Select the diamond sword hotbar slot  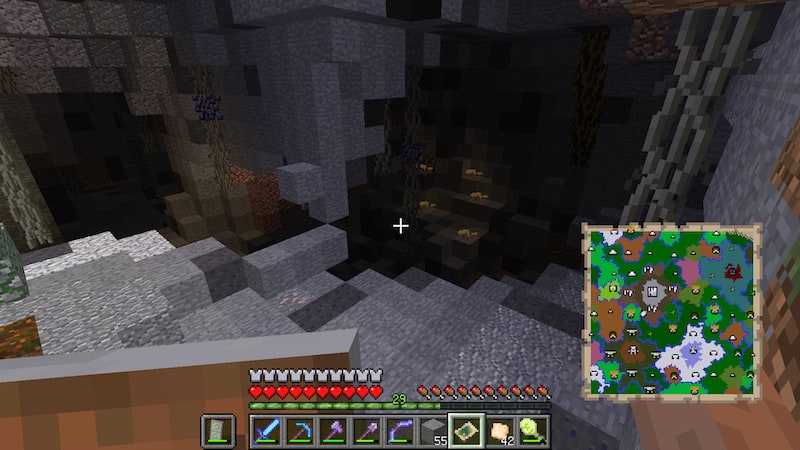(x=265, y=431)
